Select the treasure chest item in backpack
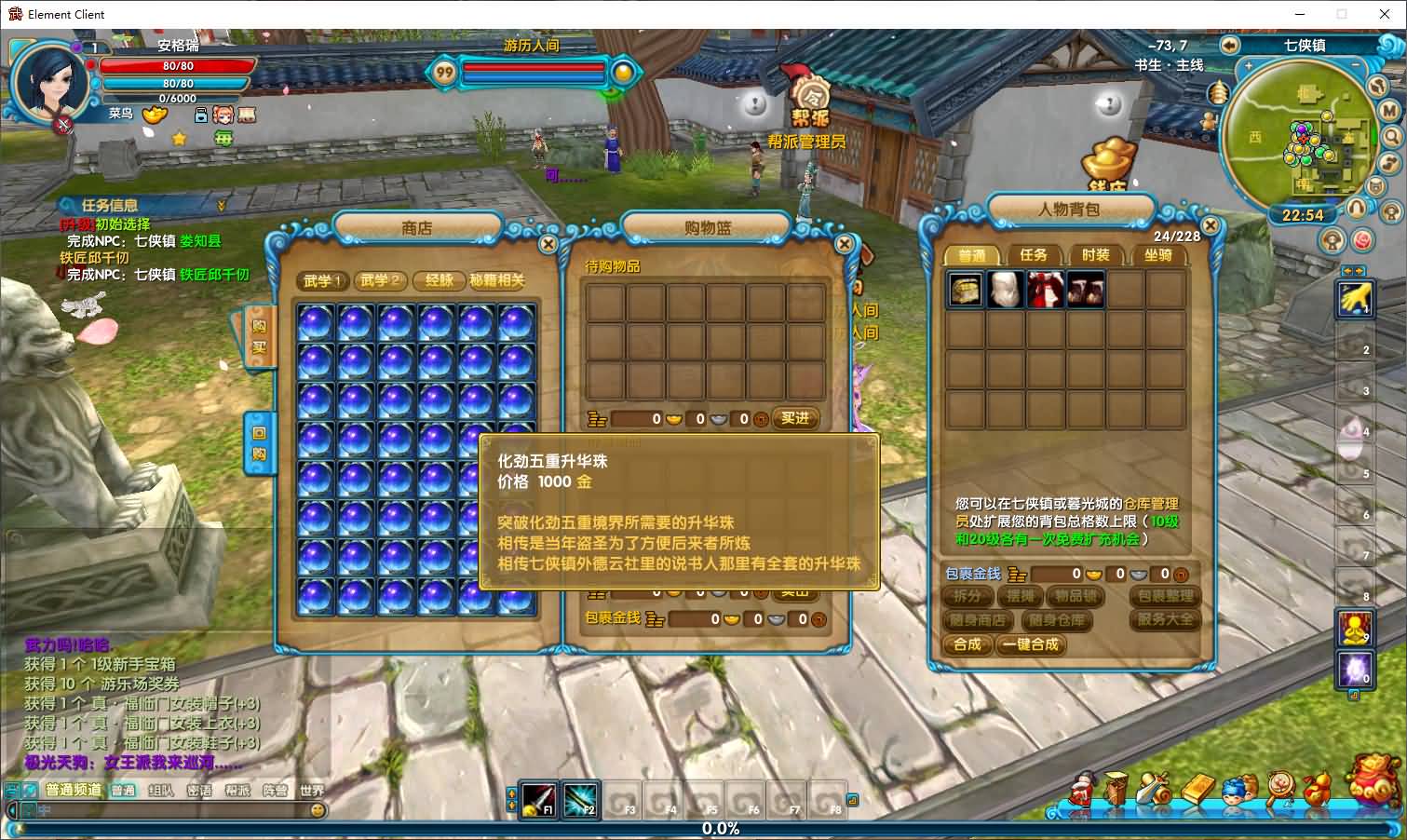 [965, 290]
